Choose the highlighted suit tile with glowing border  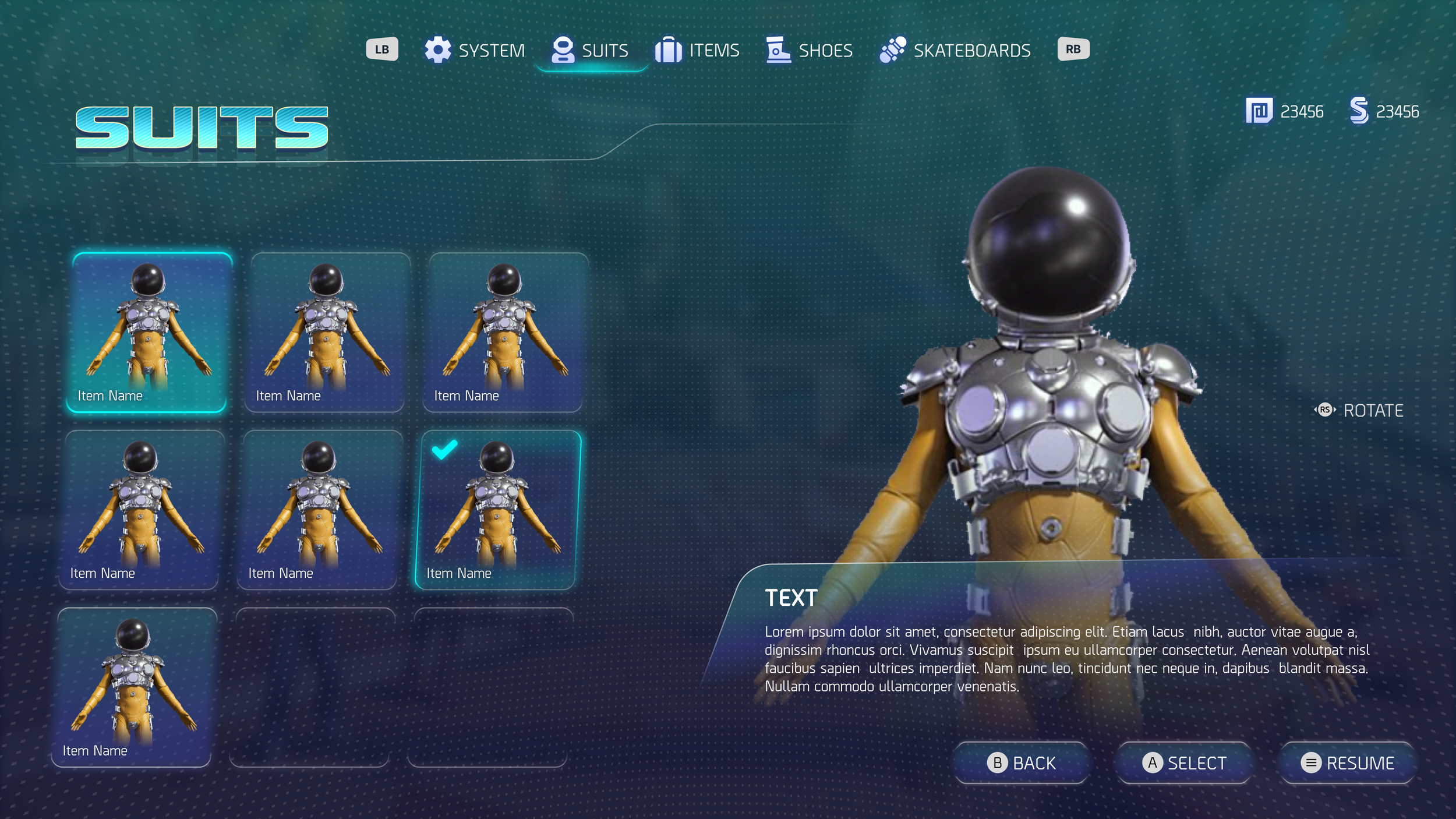point(149,333)
